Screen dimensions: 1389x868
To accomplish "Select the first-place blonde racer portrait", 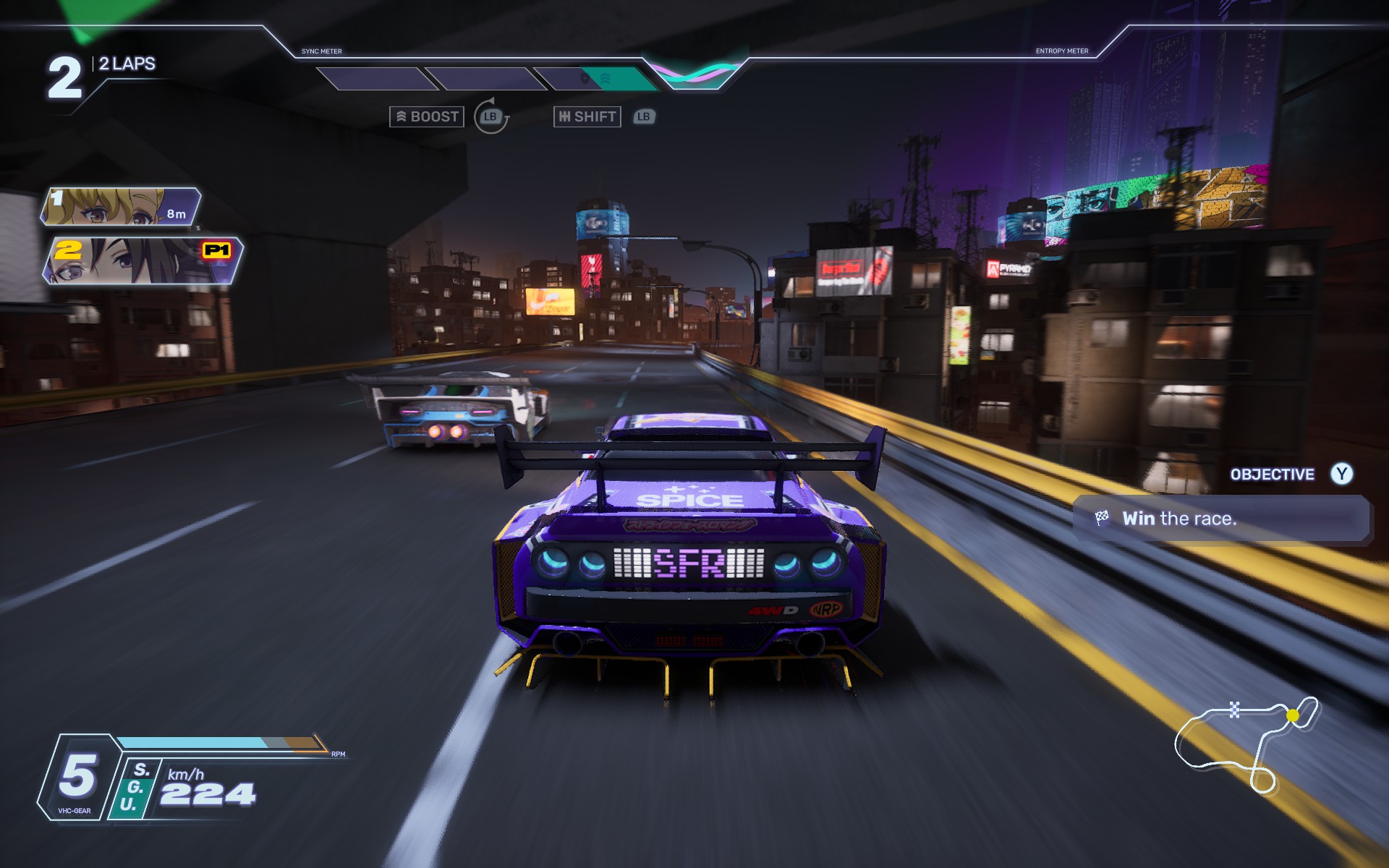I will (x=120, y=206).
